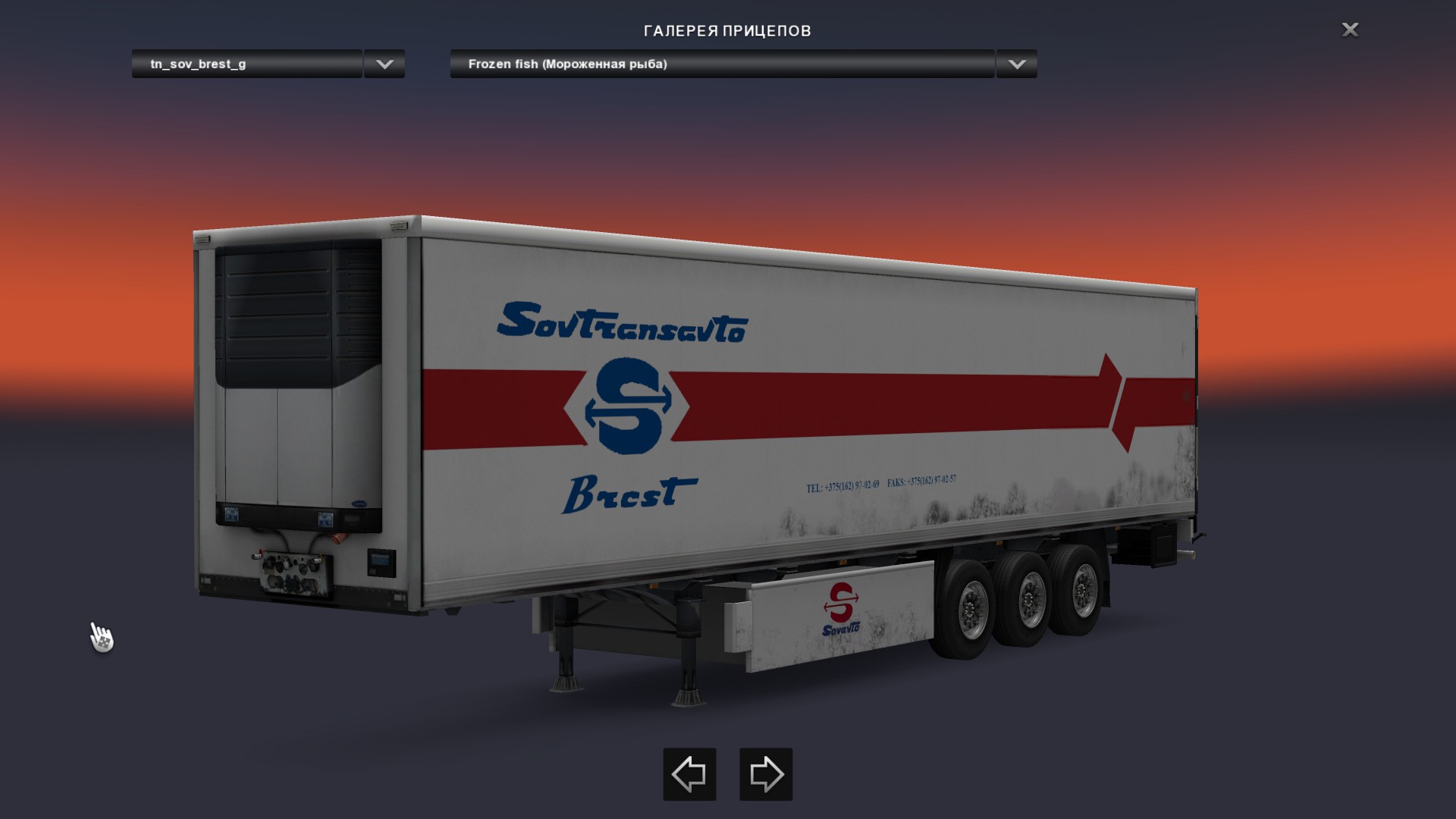Select the ГАЛЕРЕЯ ПРИЦЕПОВ title heading

click(727, 31)
